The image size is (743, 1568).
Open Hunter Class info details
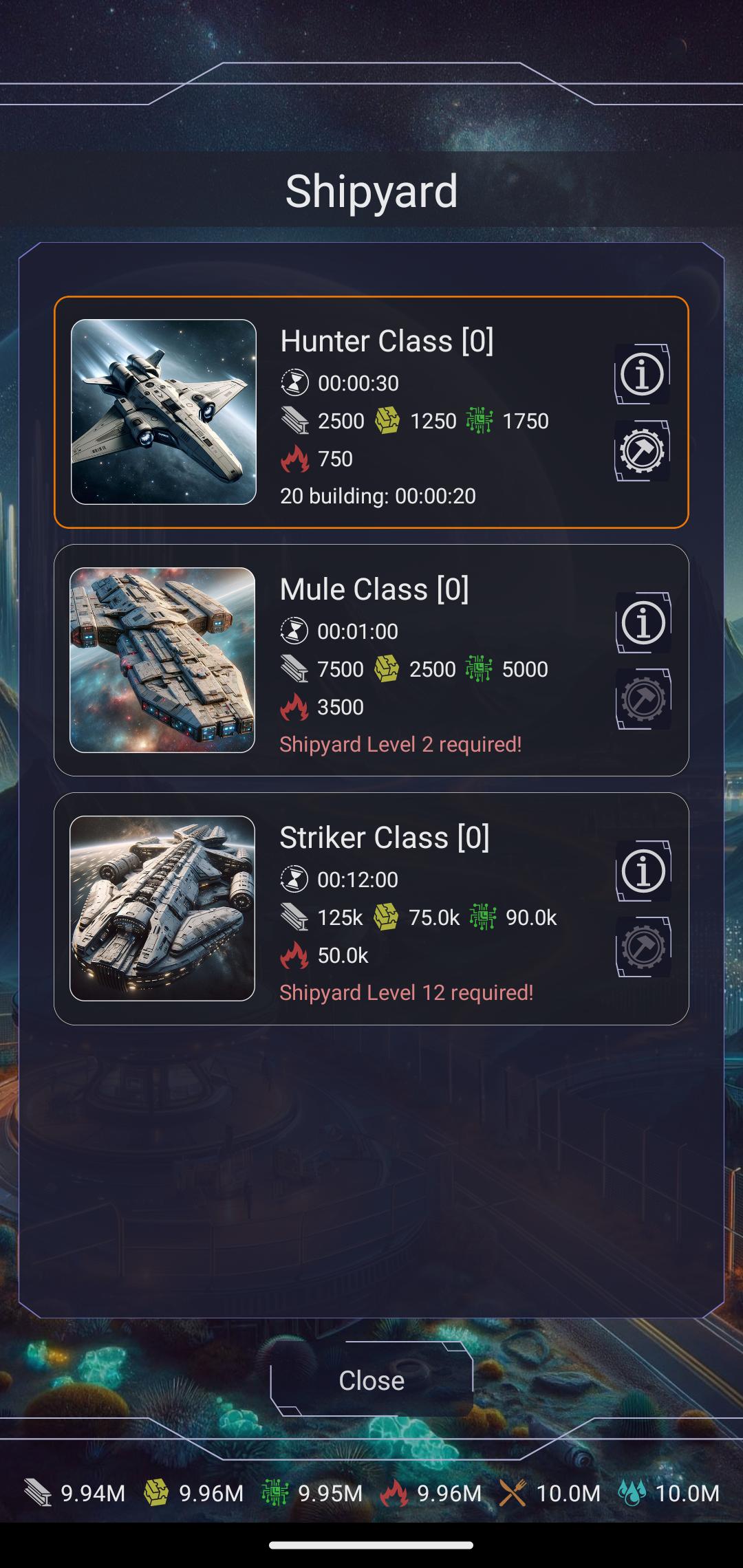click(x=642, y=375)
